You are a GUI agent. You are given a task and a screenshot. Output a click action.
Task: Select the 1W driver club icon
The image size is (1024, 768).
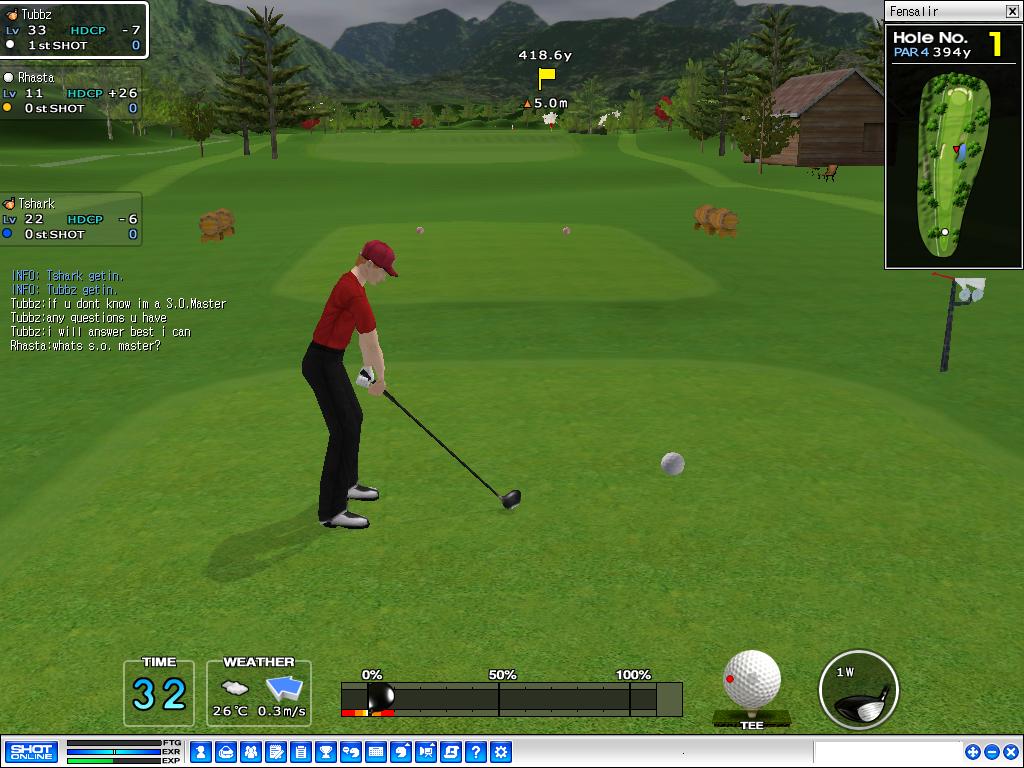858,690
